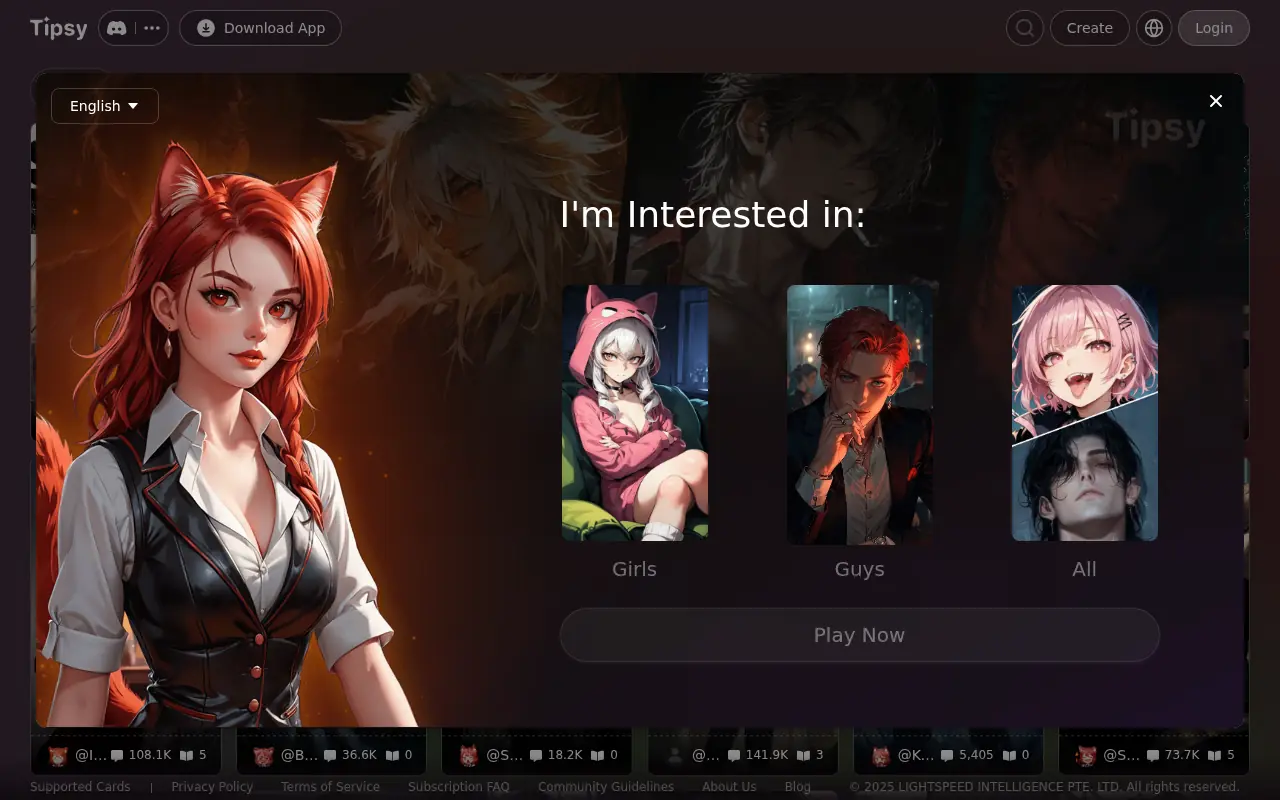Image resolution: width=1280 pixels, height=800 pixels.
Task: Select the Guys interest option
Action: [x=859, y=413]
